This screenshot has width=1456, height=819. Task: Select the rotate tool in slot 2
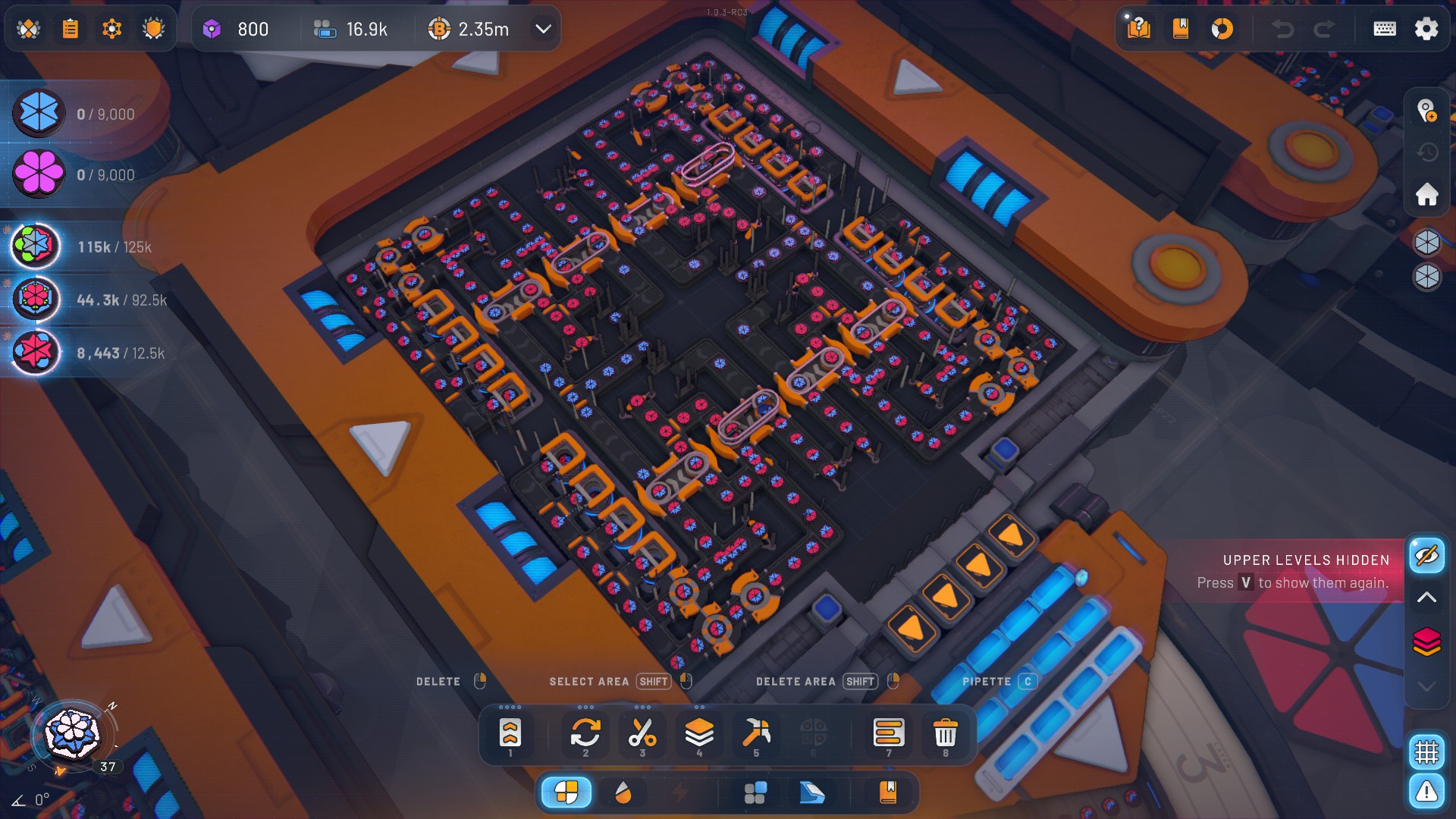[585, 733]
